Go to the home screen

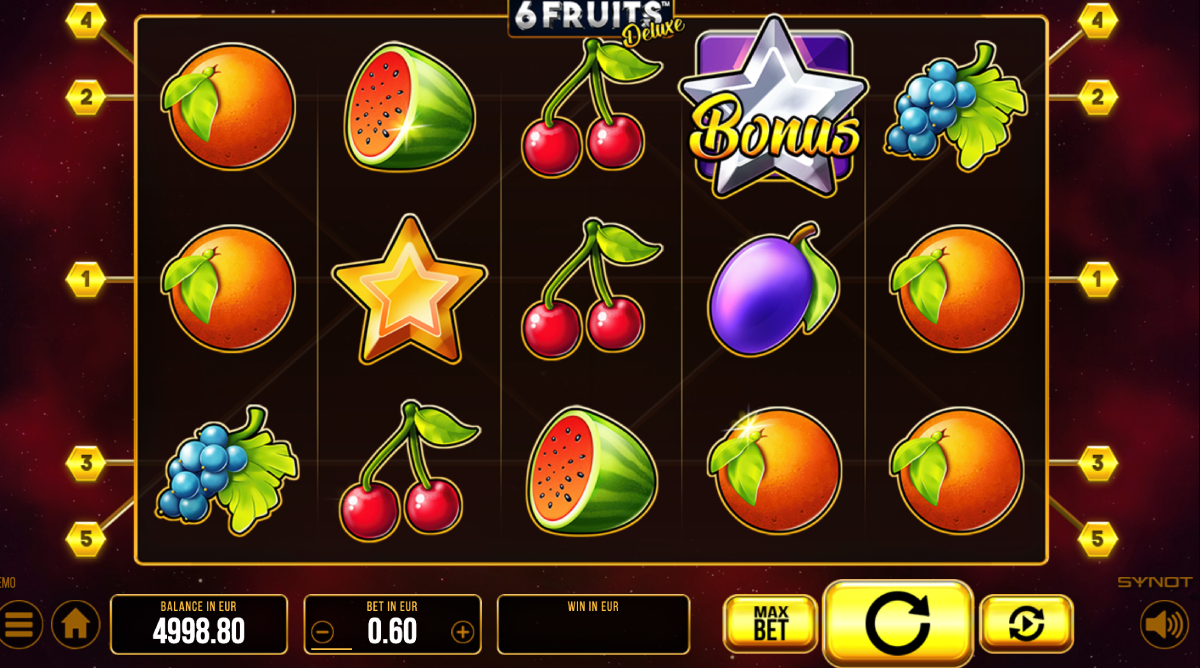point(76,625)
